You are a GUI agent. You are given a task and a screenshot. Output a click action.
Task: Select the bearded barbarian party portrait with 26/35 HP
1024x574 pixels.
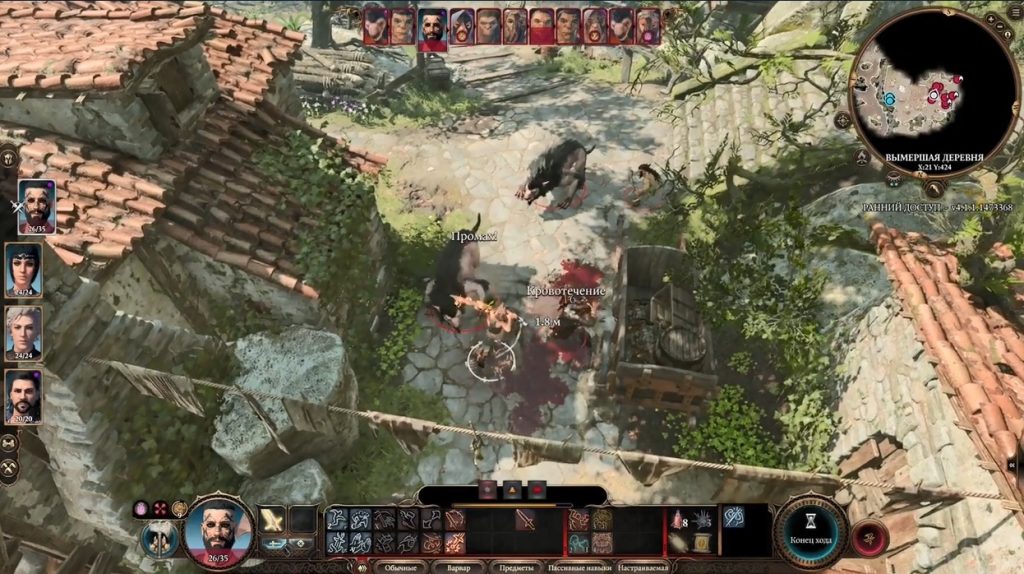click(37, 205)
